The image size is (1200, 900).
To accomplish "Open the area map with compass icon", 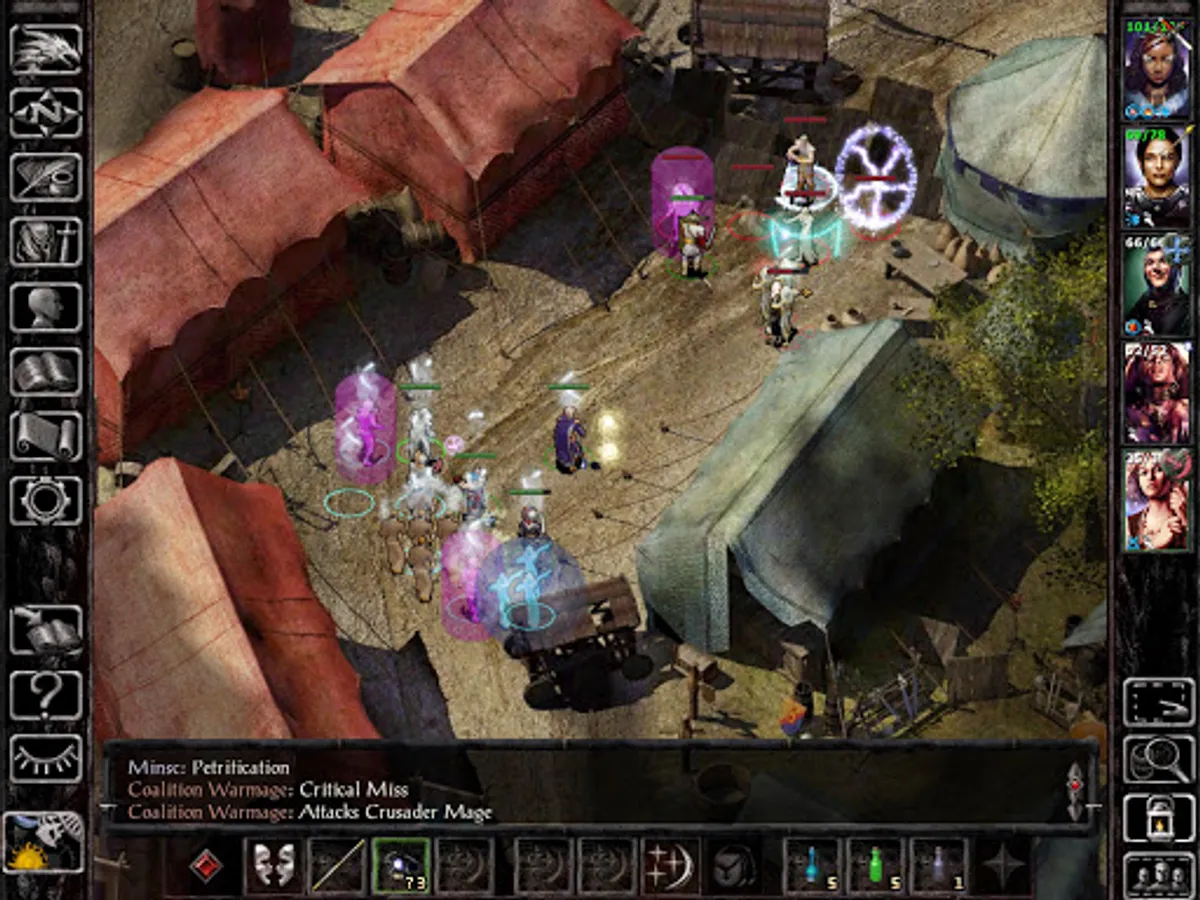I will click(46, 113).
